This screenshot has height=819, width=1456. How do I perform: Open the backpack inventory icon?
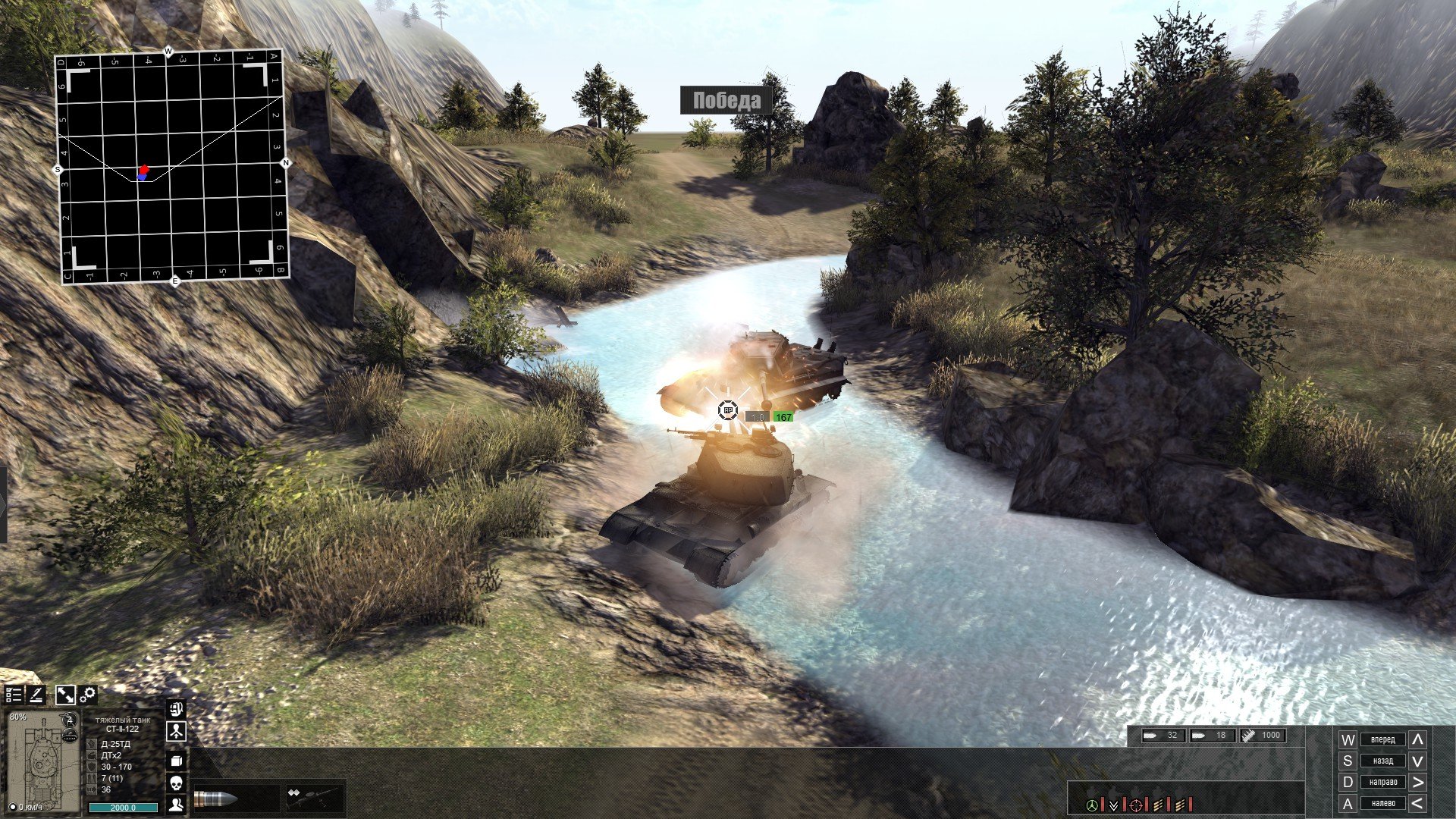[x=176, y=710]
